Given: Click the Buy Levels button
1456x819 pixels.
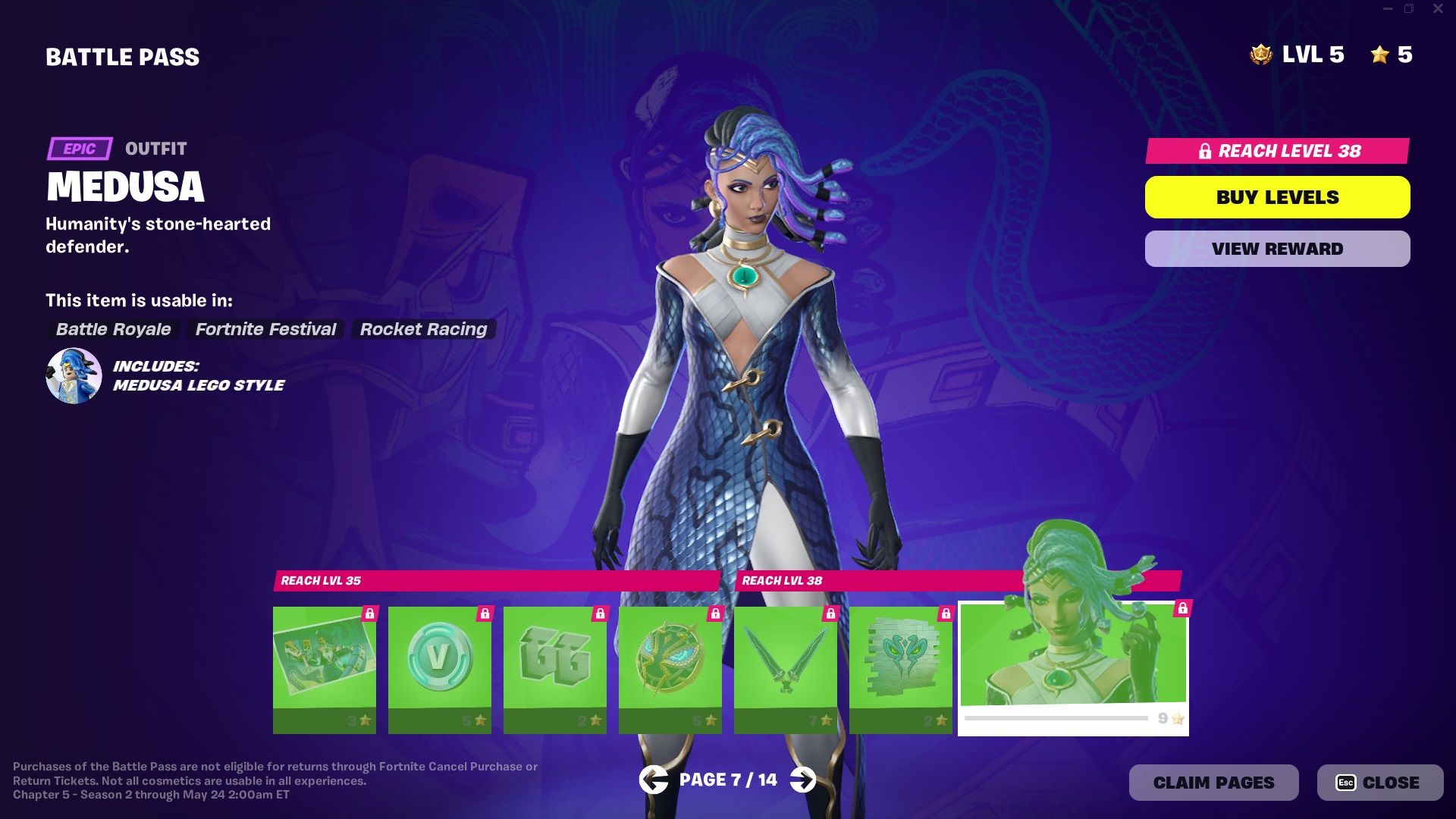Looking at the screenshot, I should [x=1277, y=196].
